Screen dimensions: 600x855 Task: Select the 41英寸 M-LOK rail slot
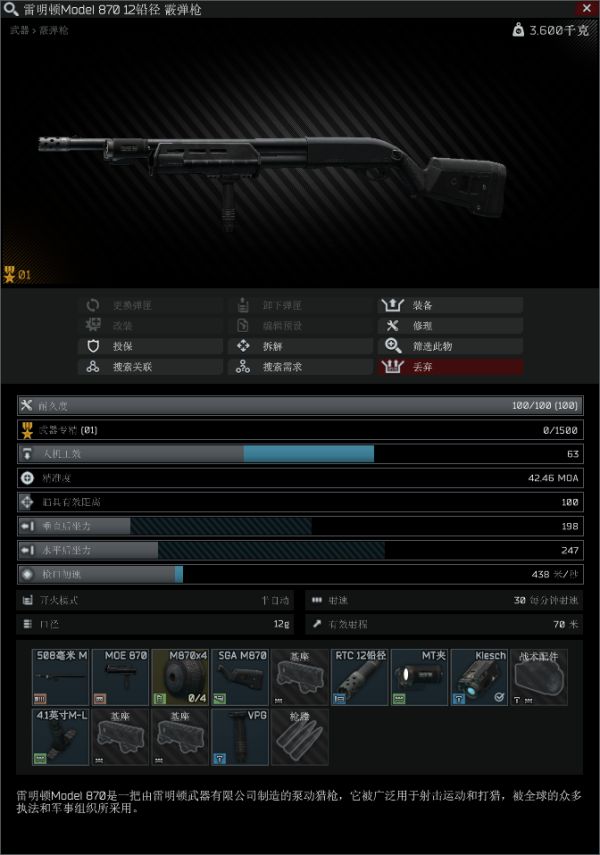pos(60,737)
